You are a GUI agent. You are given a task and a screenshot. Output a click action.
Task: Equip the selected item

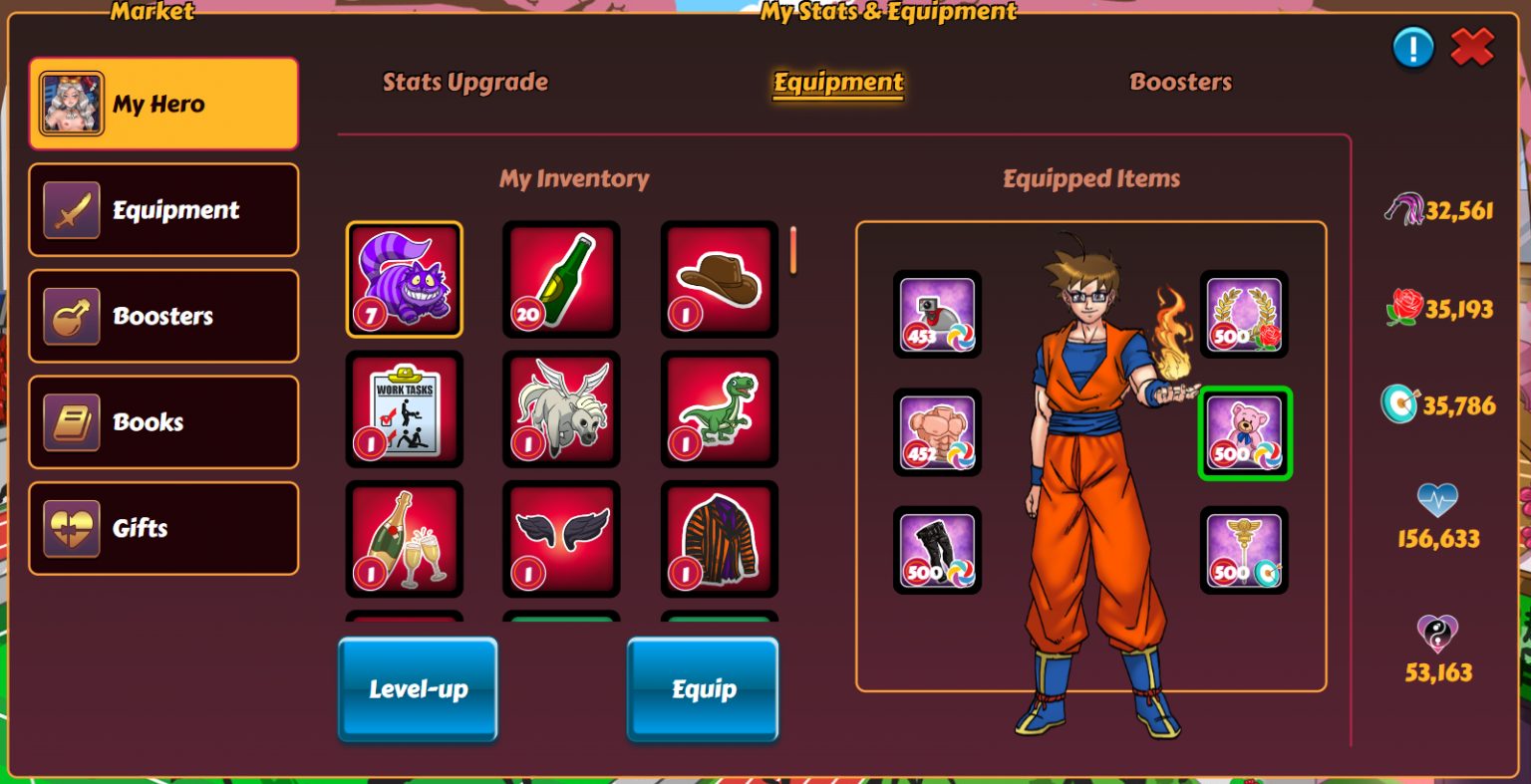point(703,689)
